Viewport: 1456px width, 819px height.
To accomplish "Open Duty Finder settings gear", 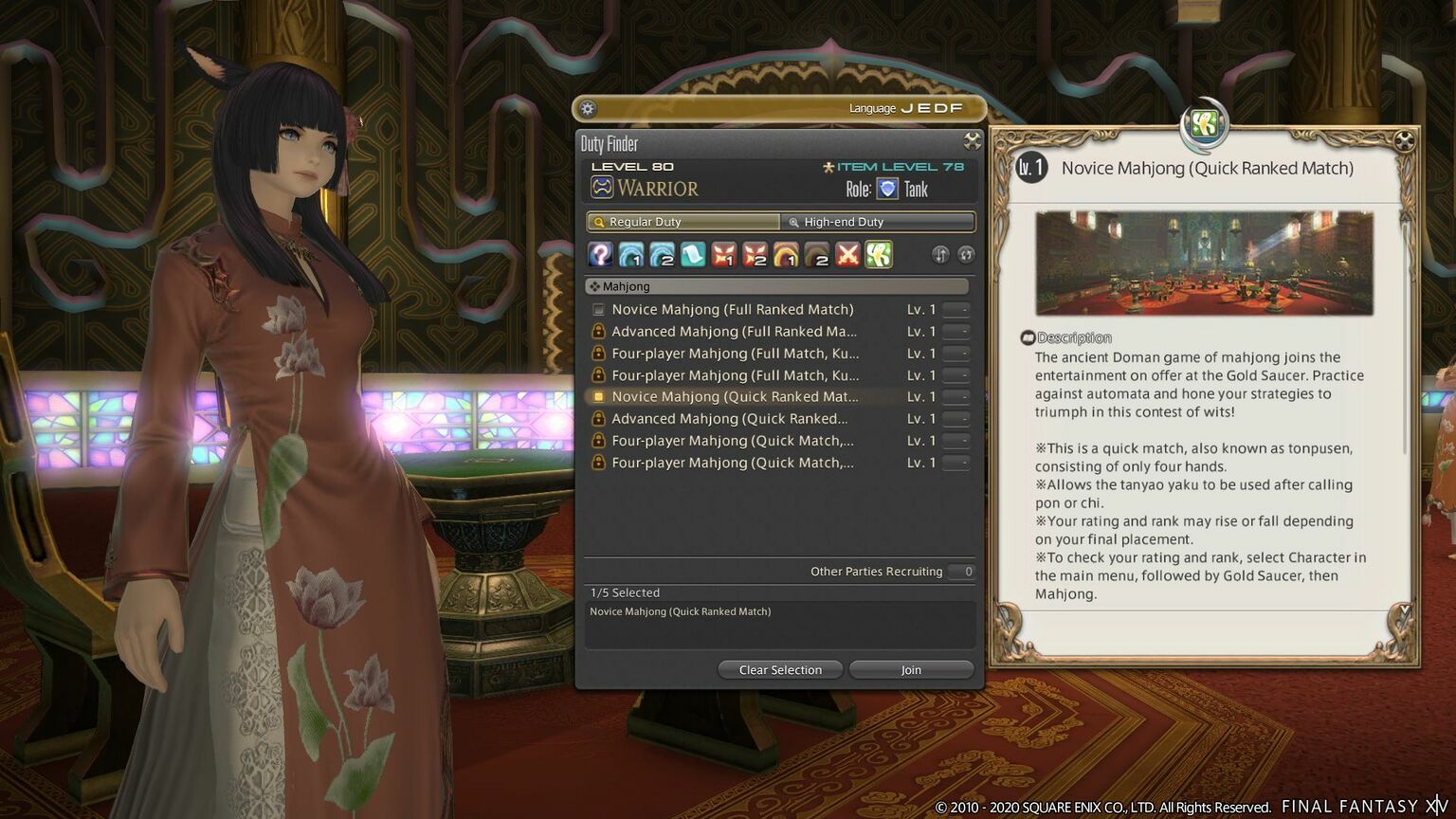I will pyautogui.click(x=588, y=109).
